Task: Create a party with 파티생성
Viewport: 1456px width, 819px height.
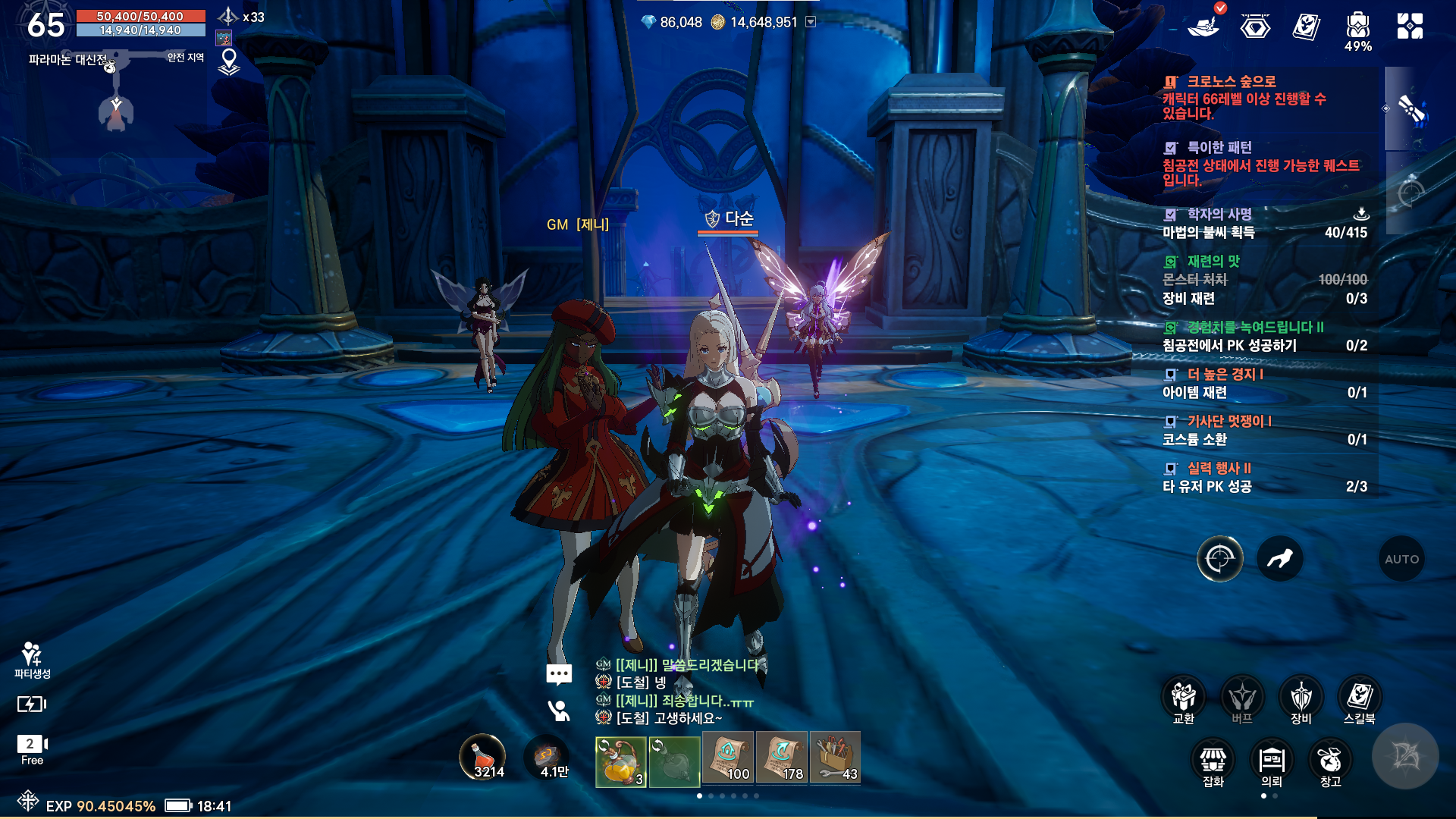Action: (x=32, y=660)
